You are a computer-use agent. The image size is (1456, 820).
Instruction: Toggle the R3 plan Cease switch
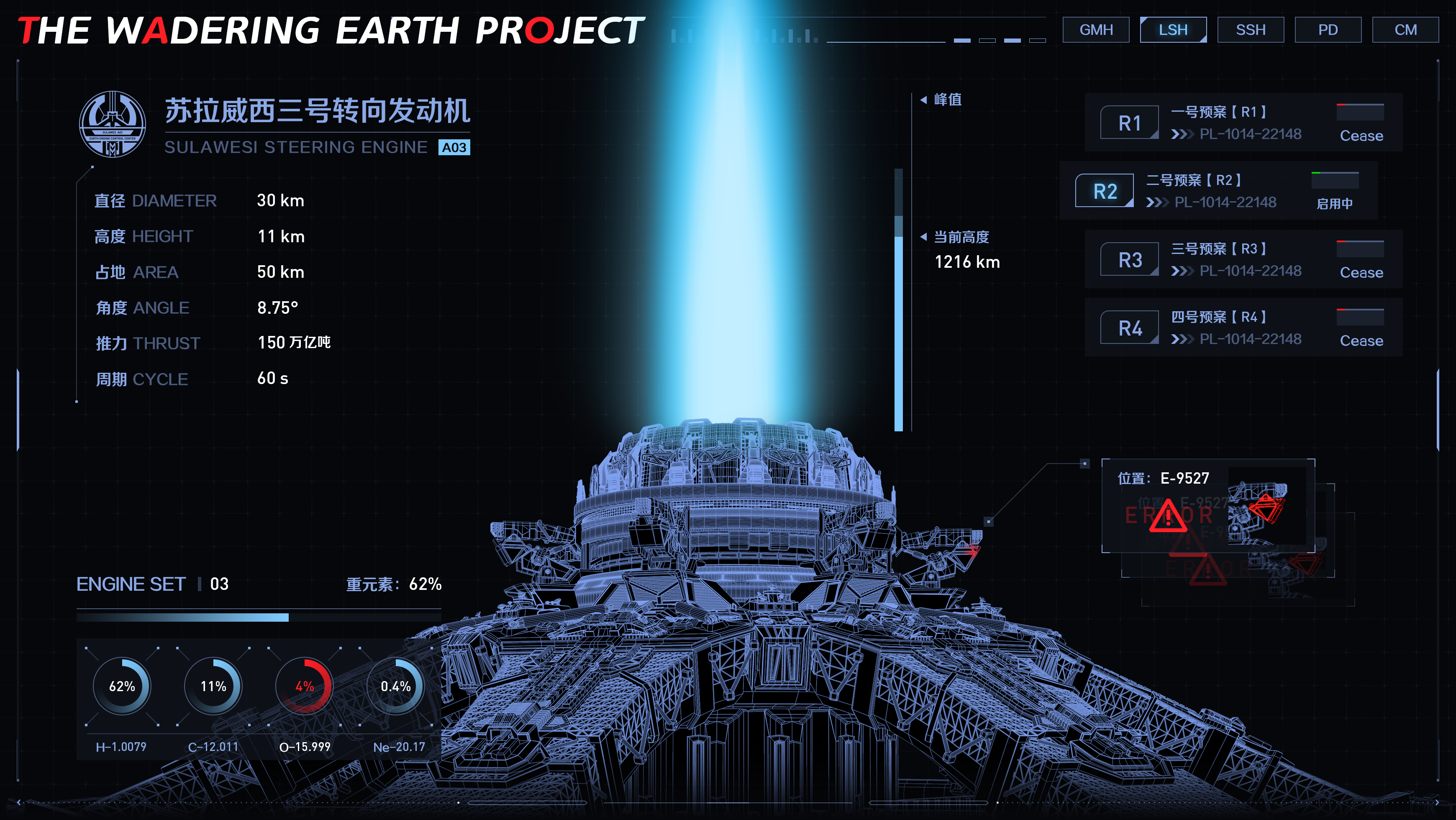point(1360,249)
